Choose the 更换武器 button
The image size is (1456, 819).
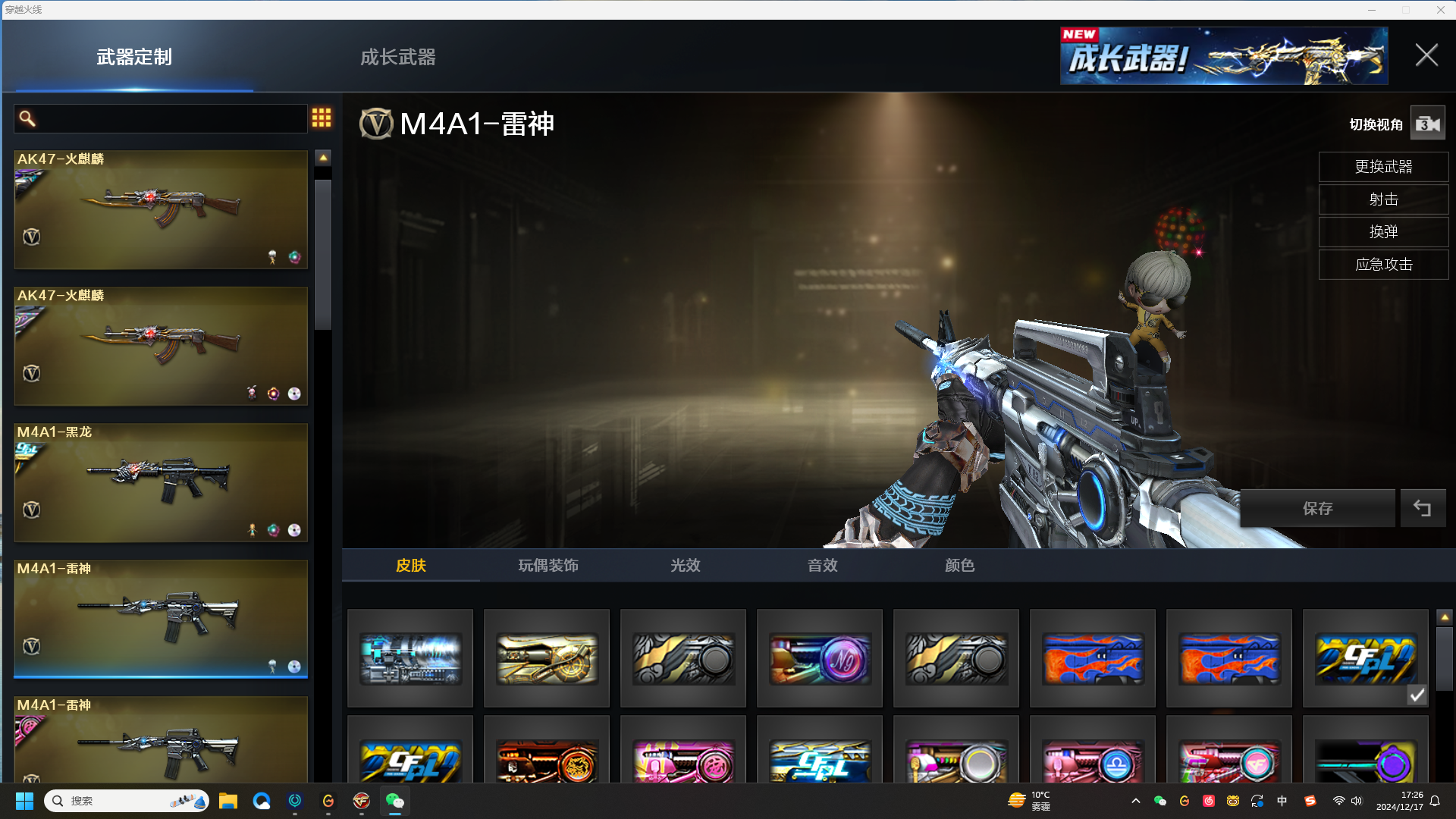(1383, 167)
